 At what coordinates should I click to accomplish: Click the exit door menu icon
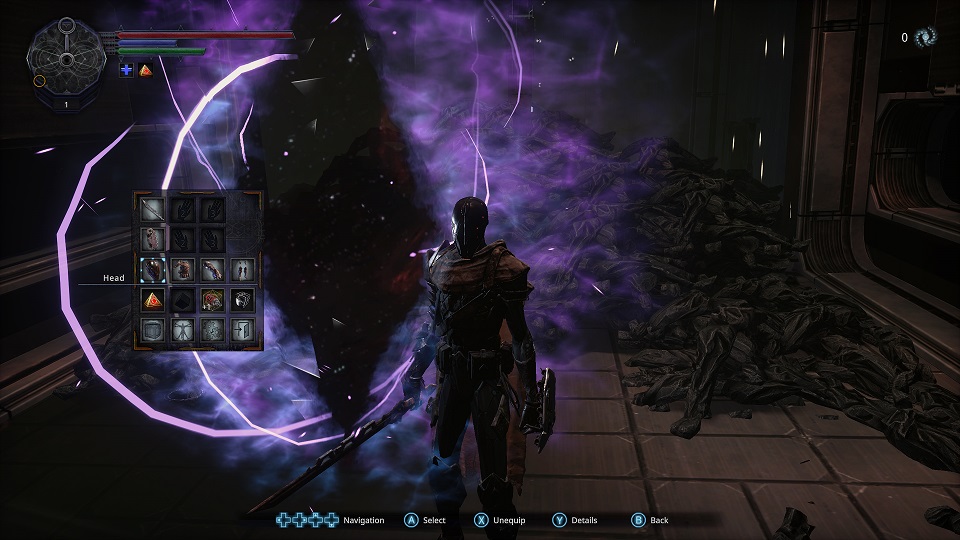click(x=240, y=329)
